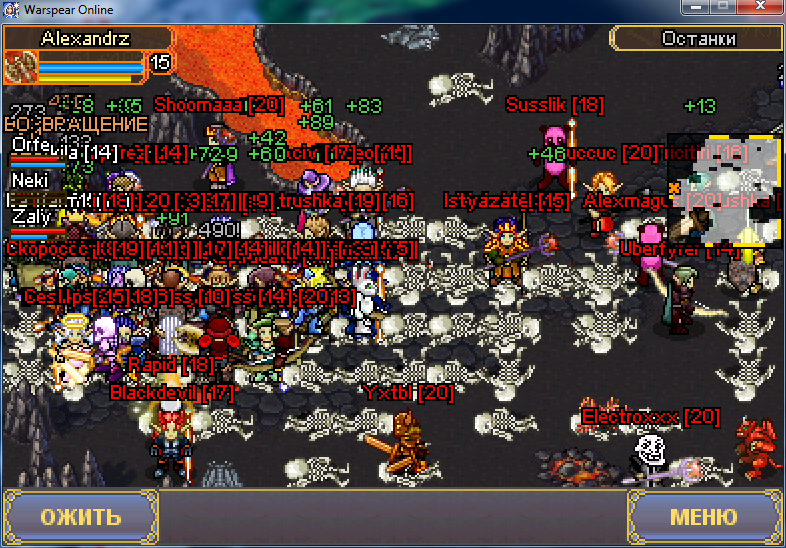This screenshot has height=548, width=786.
Task: Select the Останки target panel
Action: click(697, 39)
